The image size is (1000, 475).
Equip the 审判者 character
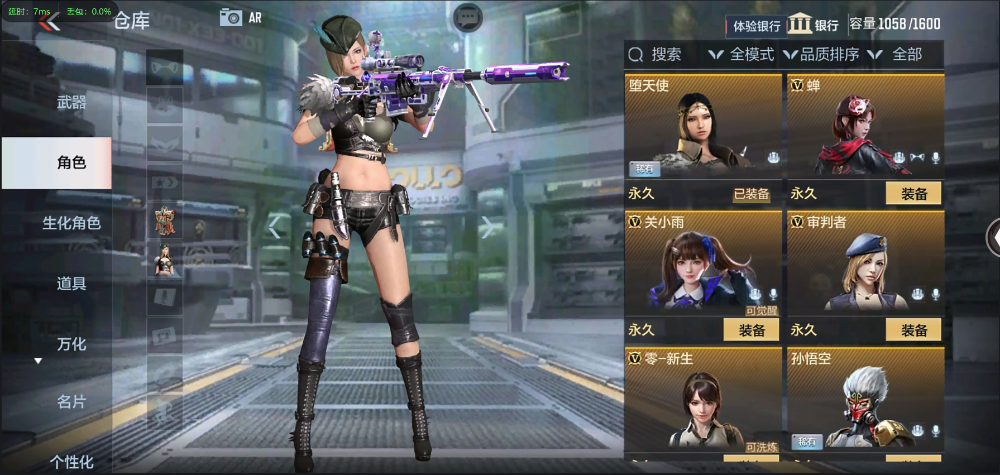[913, 330]
